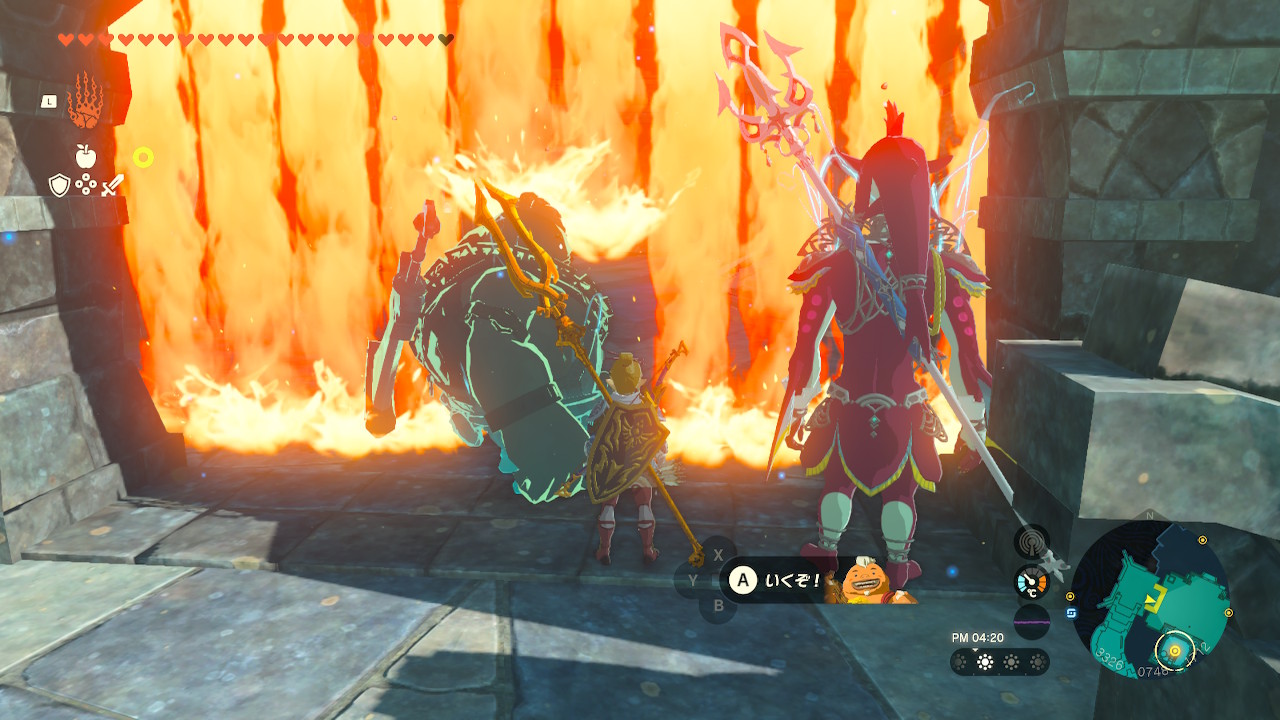Choose the sword weapon quick-menu icon
The image size is (1280, 720).
[112, 184]
